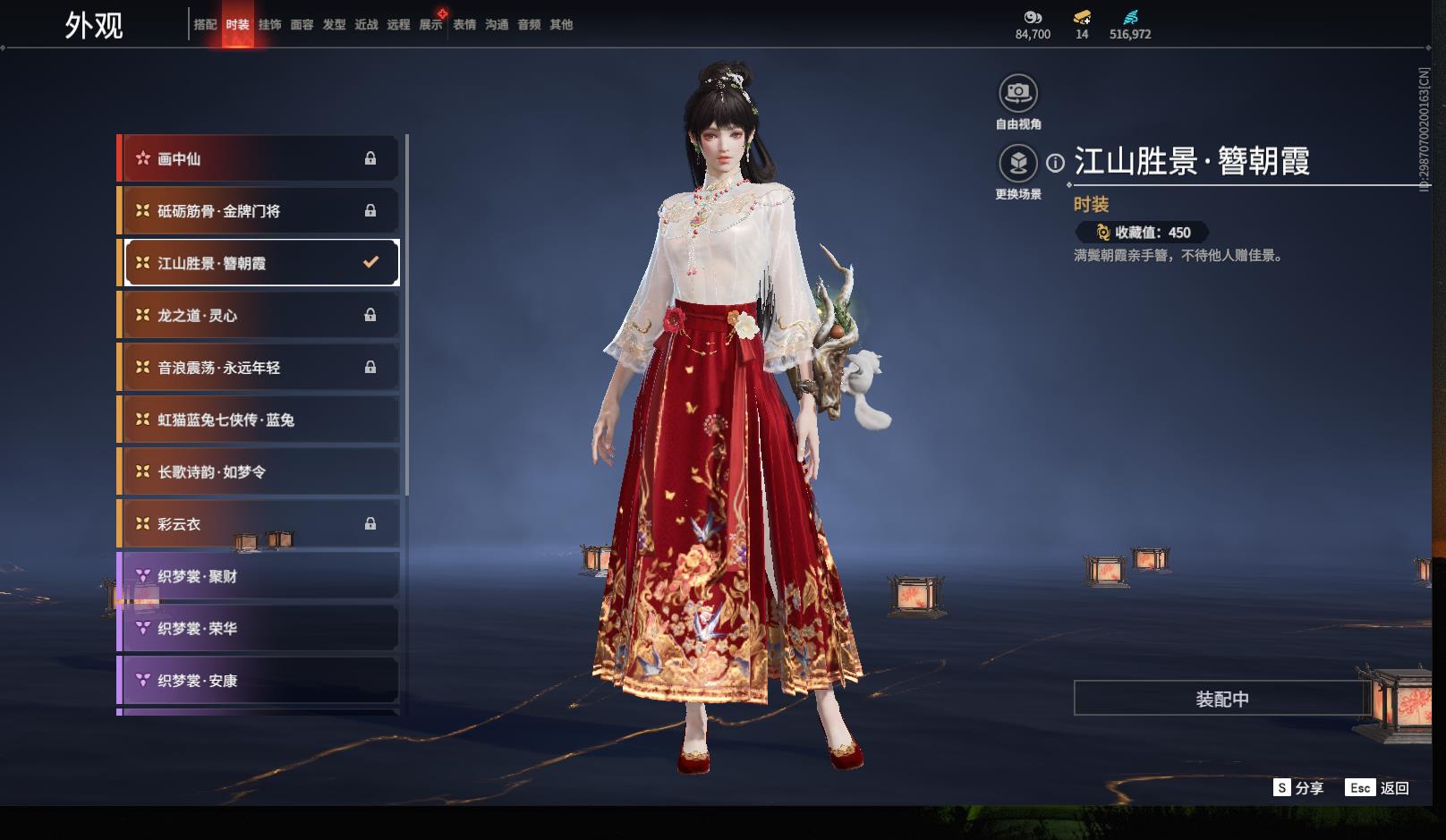
Task: Choose the 砥砺筋骨·金牌门将 outfit
Action: tap(259, 211)
